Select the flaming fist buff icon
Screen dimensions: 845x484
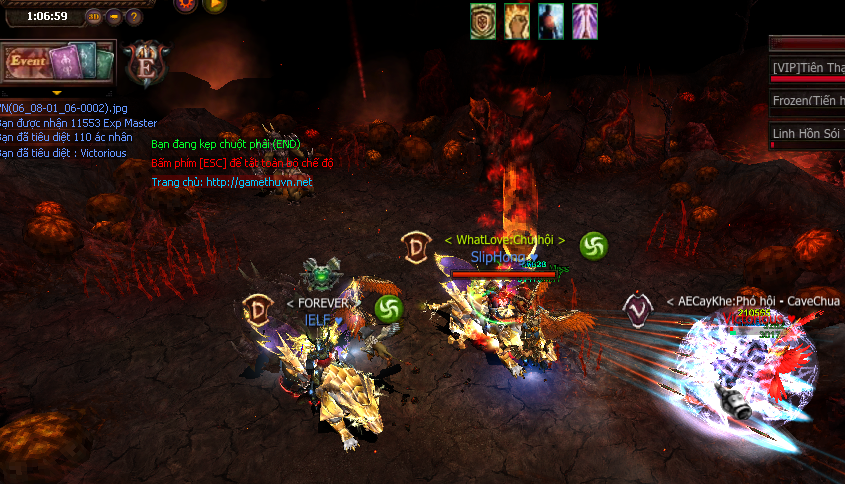(517, 21)
